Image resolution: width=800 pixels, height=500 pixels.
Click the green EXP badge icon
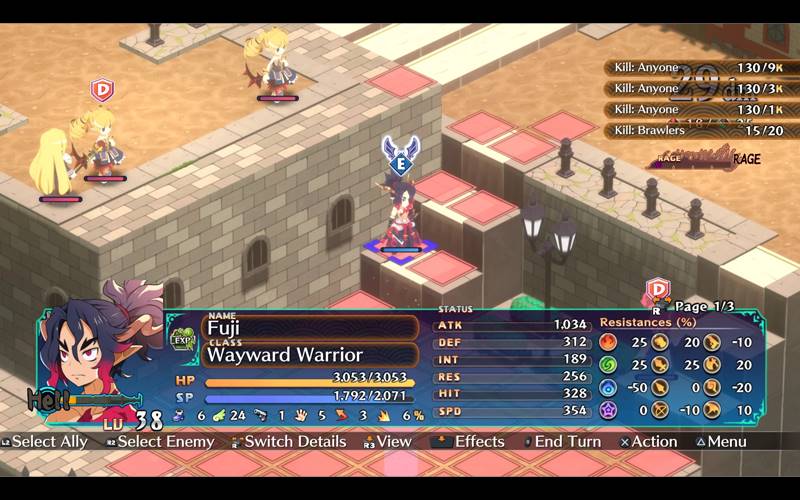pyautogui.click(x=183, y=340)
